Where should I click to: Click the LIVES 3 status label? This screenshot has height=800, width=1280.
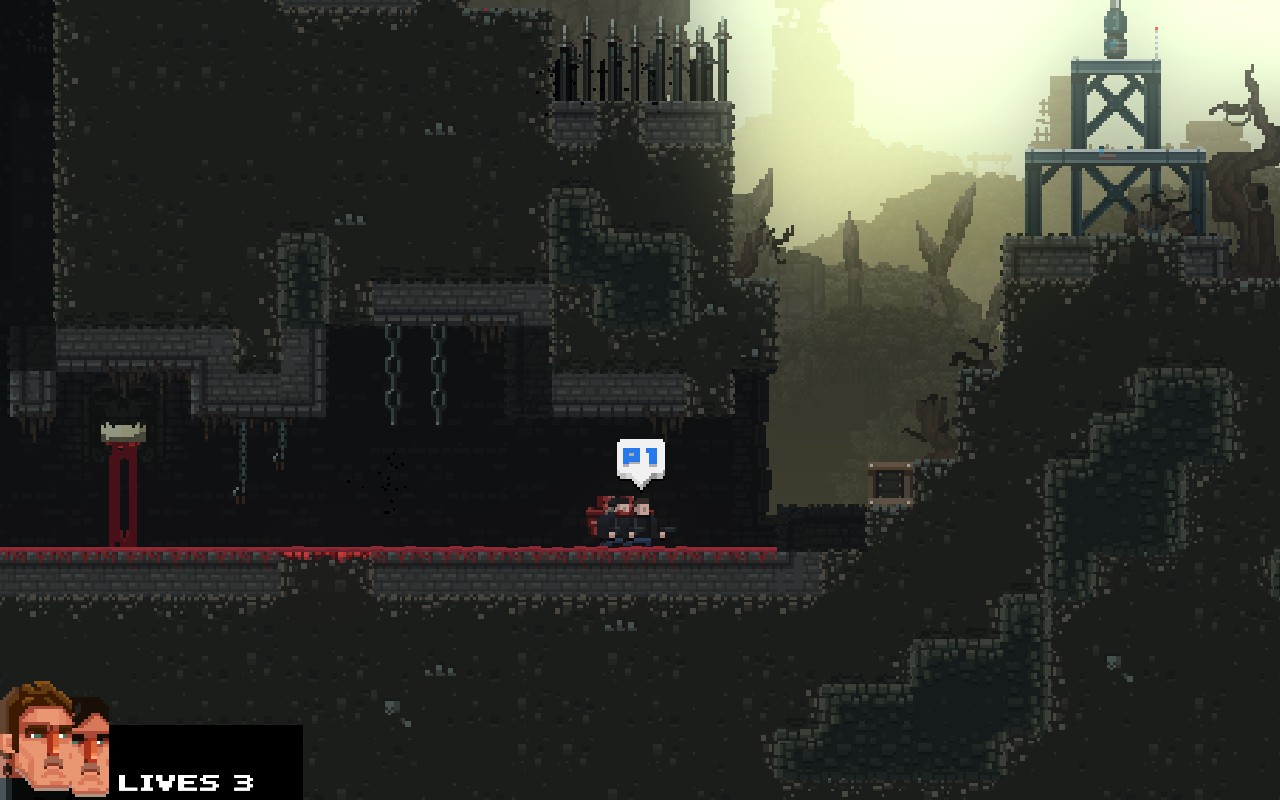pos(185,782)
